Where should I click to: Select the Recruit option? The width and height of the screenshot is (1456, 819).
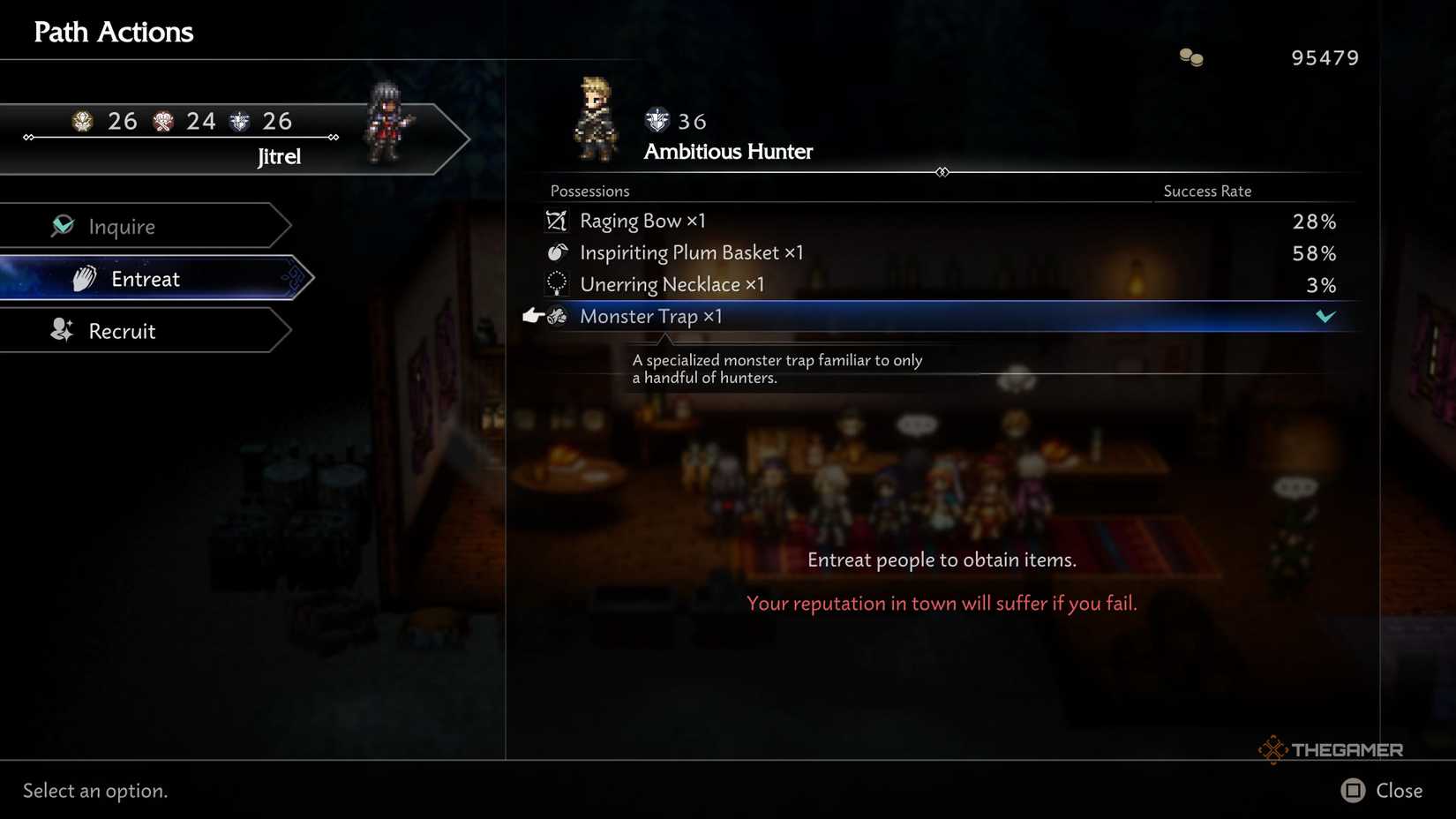click(120, 330)
